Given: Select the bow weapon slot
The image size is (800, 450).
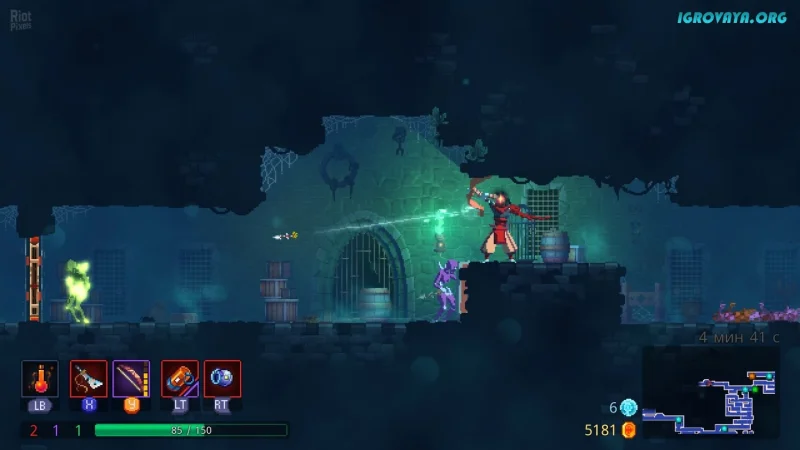Looking at the screenshot, I should tap(131, 379).
